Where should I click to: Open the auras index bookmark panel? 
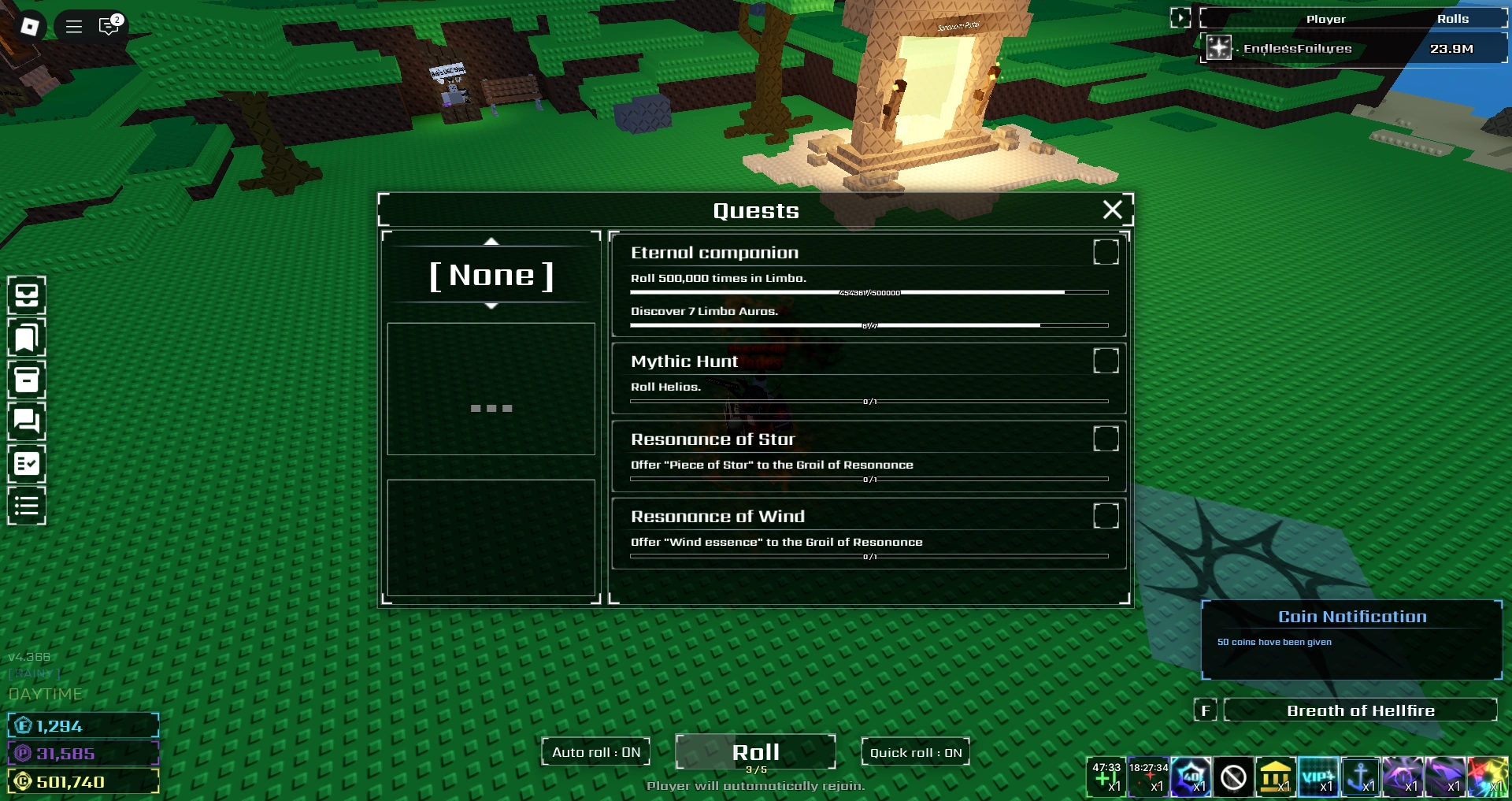click(x=26, y=338)
